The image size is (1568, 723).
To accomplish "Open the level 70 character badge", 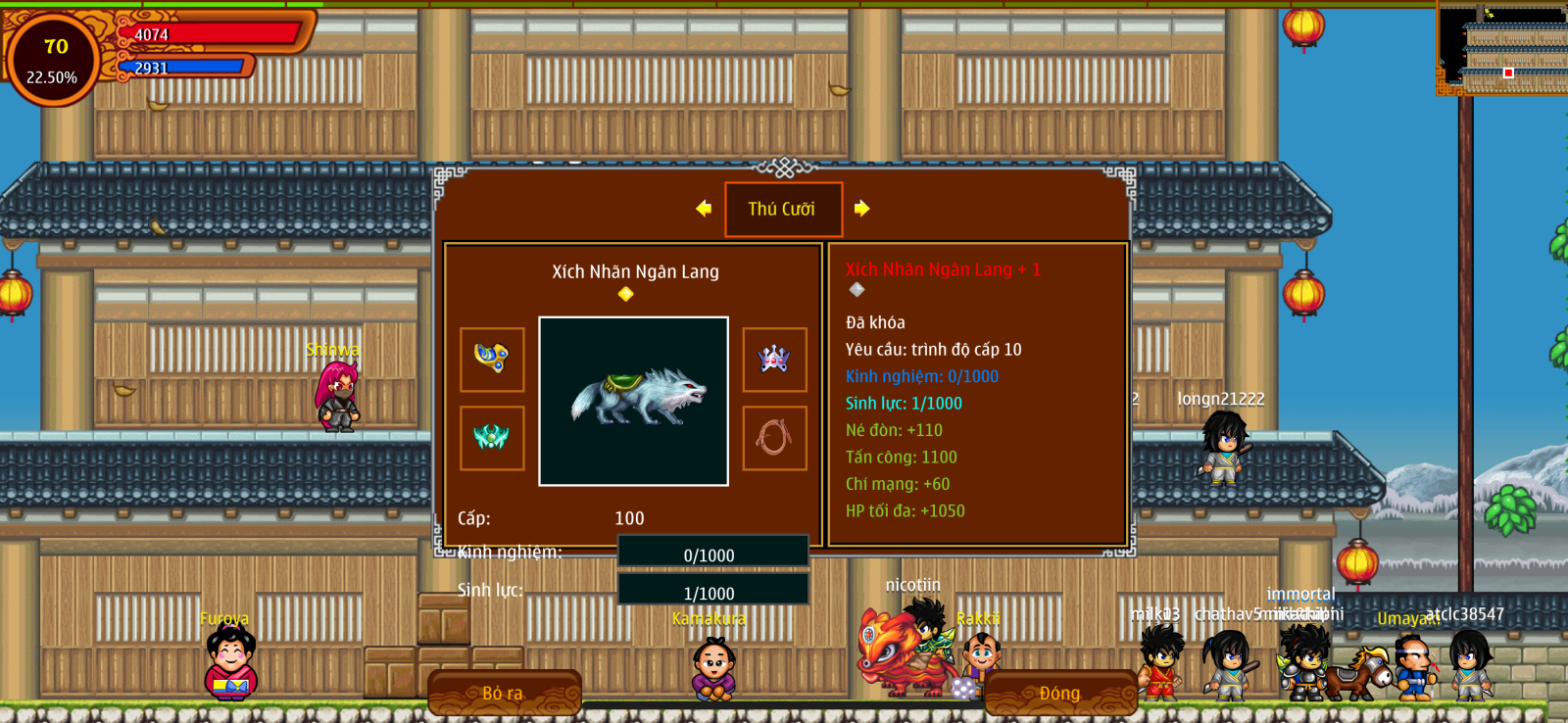I will click(x=53, y=60).
